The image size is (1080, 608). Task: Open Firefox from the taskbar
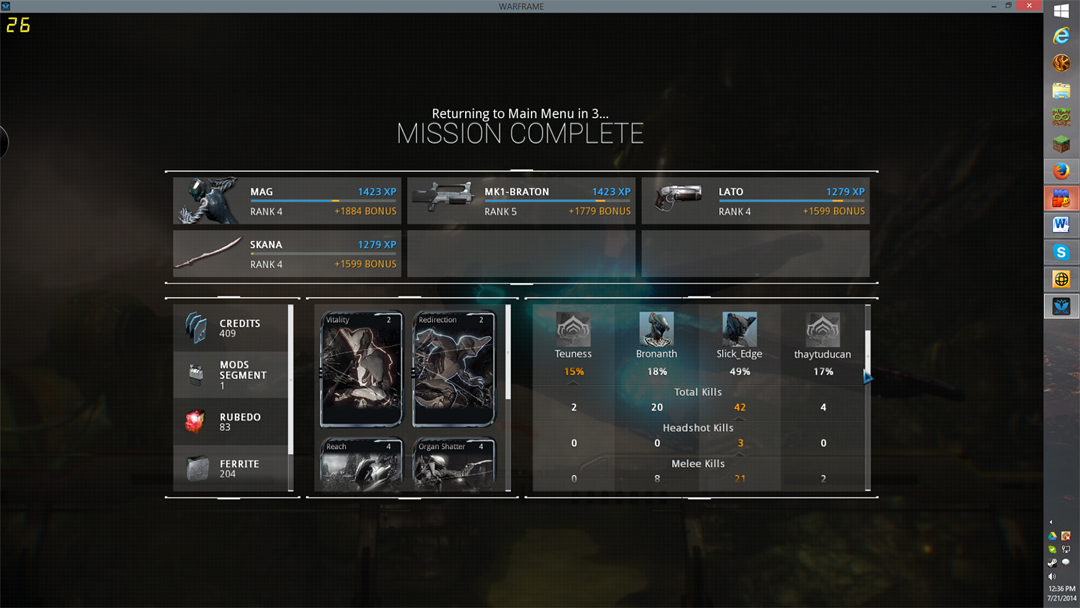(x=1061, y=171)
